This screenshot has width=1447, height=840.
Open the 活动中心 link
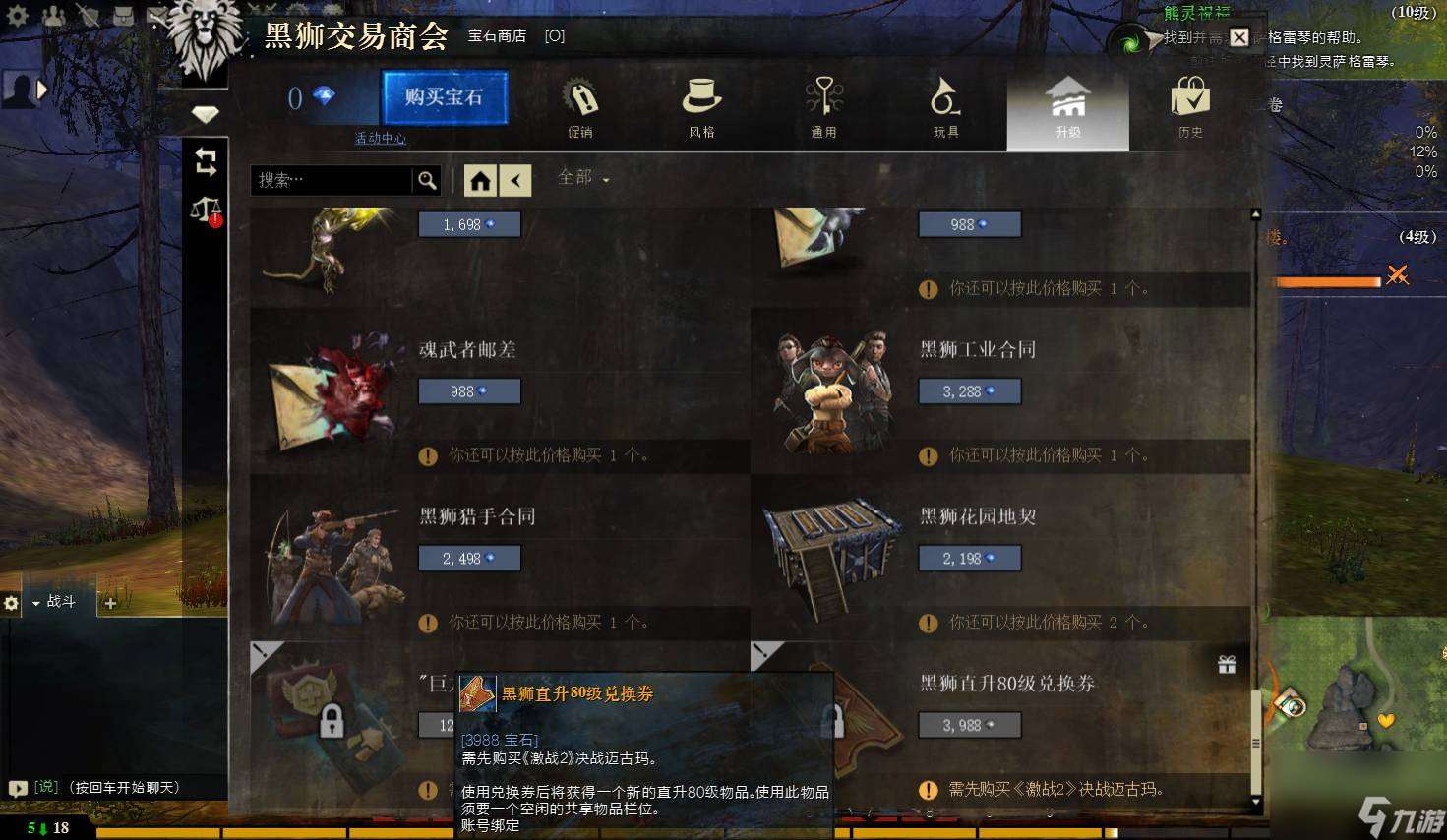380,139
